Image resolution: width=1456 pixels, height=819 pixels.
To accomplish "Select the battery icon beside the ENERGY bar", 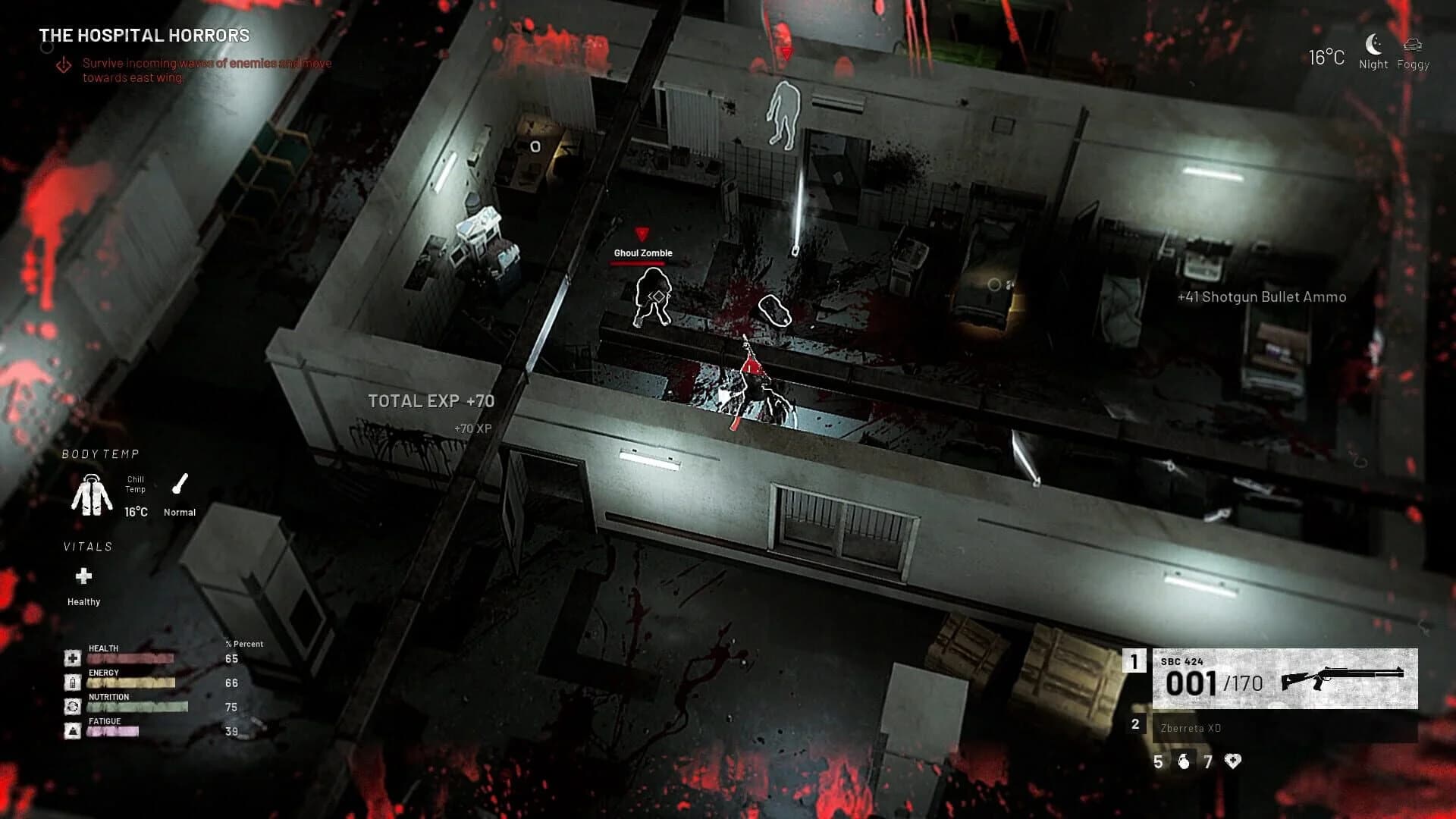I will (x=73, y=683).
